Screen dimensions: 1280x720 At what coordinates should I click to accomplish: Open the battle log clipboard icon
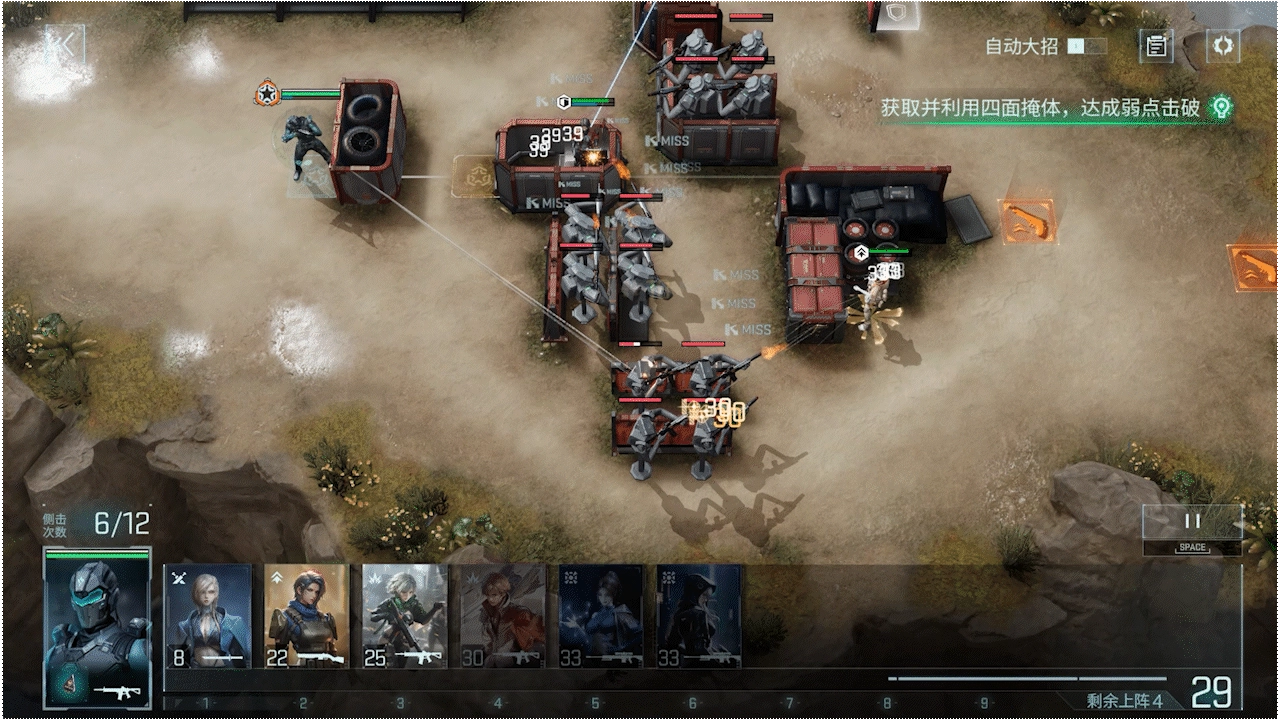tap(1157, 46)
